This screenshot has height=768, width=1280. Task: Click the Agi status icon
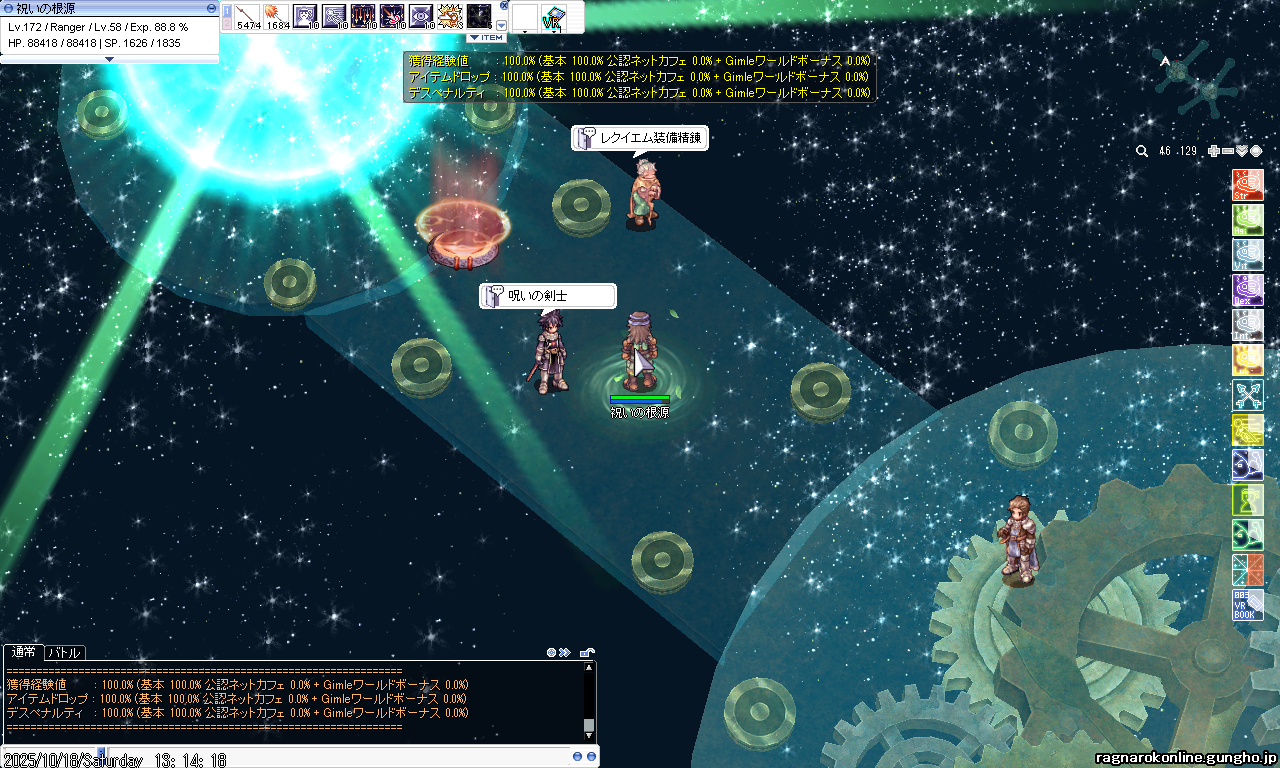pyautogui.click(x=1248, y=220)
